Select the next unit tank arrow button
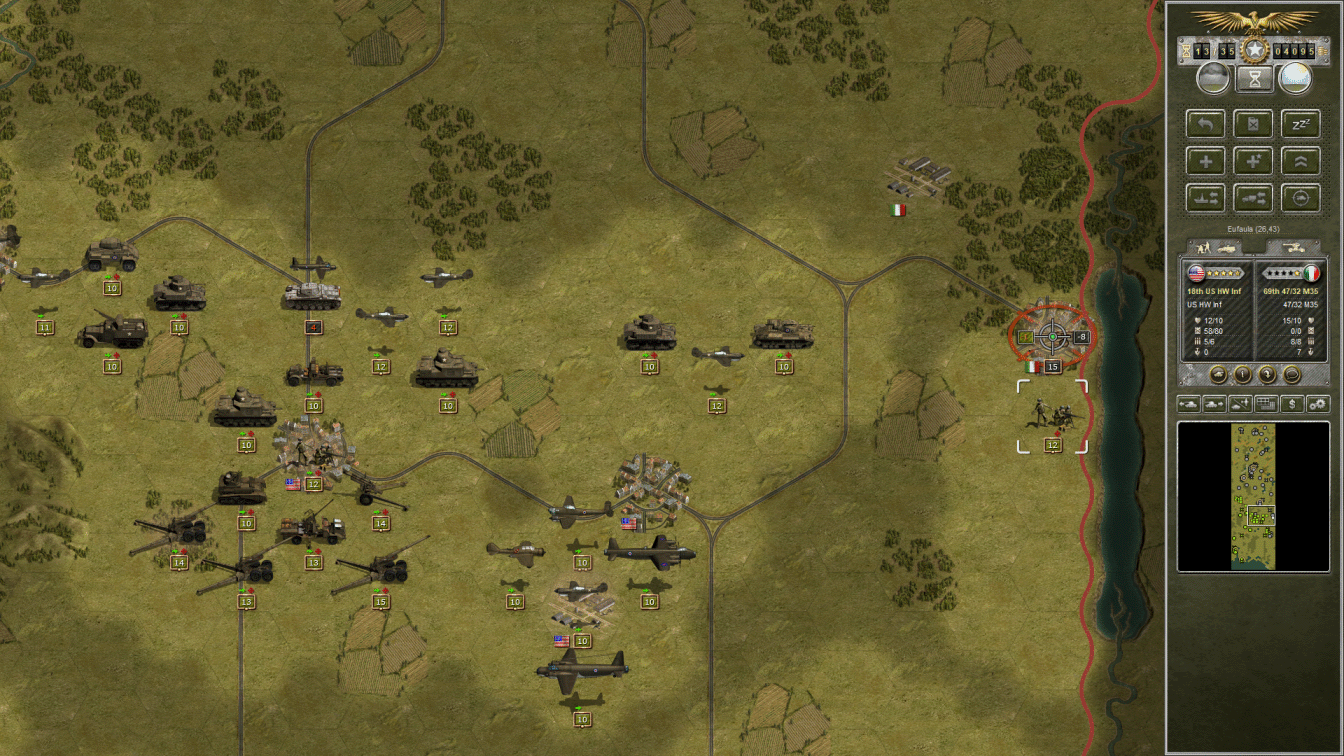 [1215, 404]
